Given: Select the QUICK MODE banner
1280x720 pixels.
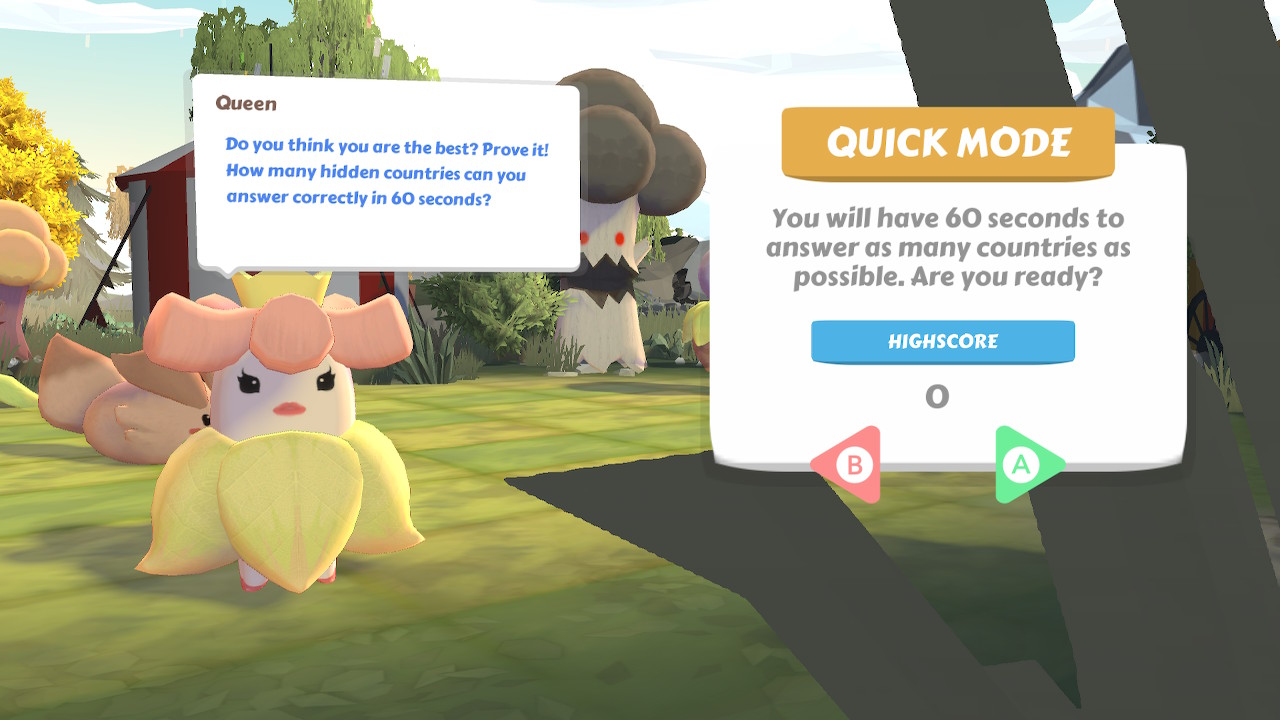Looking at the screenshot, I should tap(947, 142).
